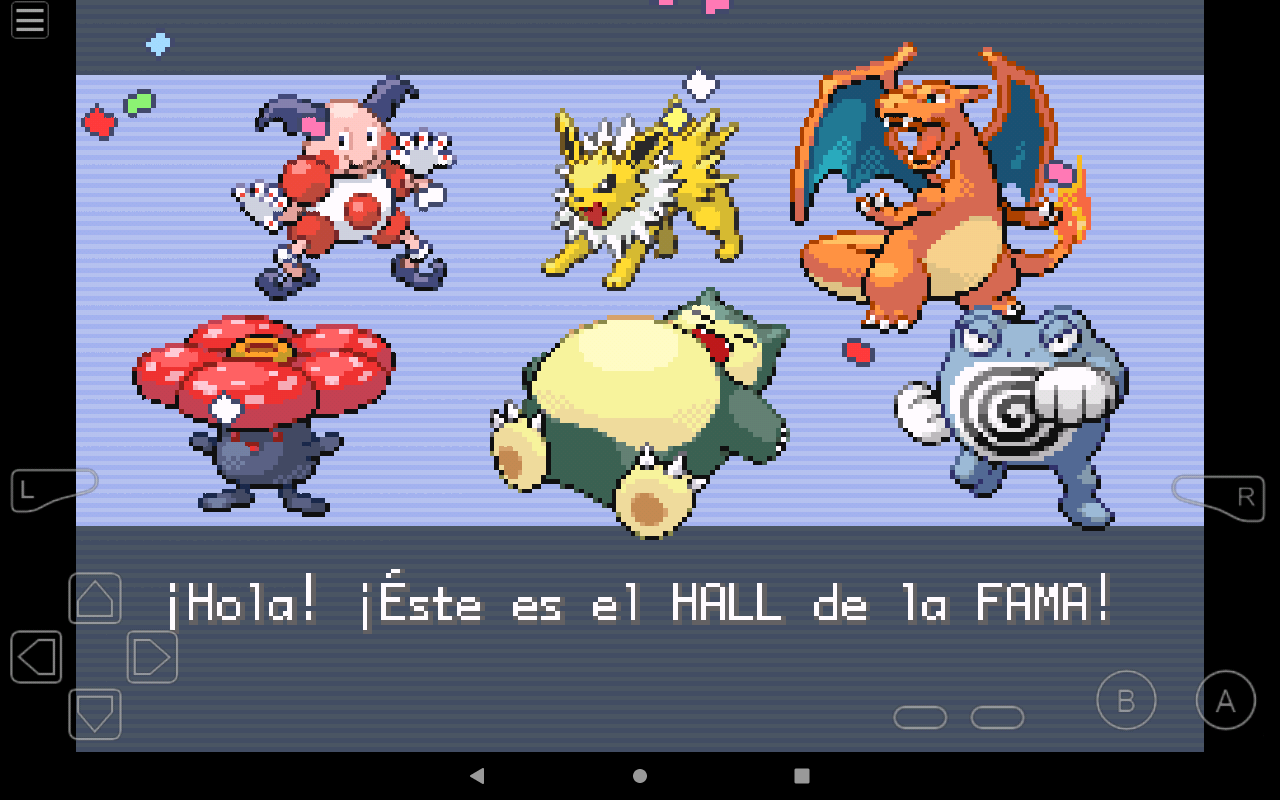Image resolution: width=1280 pixels, height=800 pixels.
Task: Tap the B button
Action: pyautogui.click(x=1126, y=702)
